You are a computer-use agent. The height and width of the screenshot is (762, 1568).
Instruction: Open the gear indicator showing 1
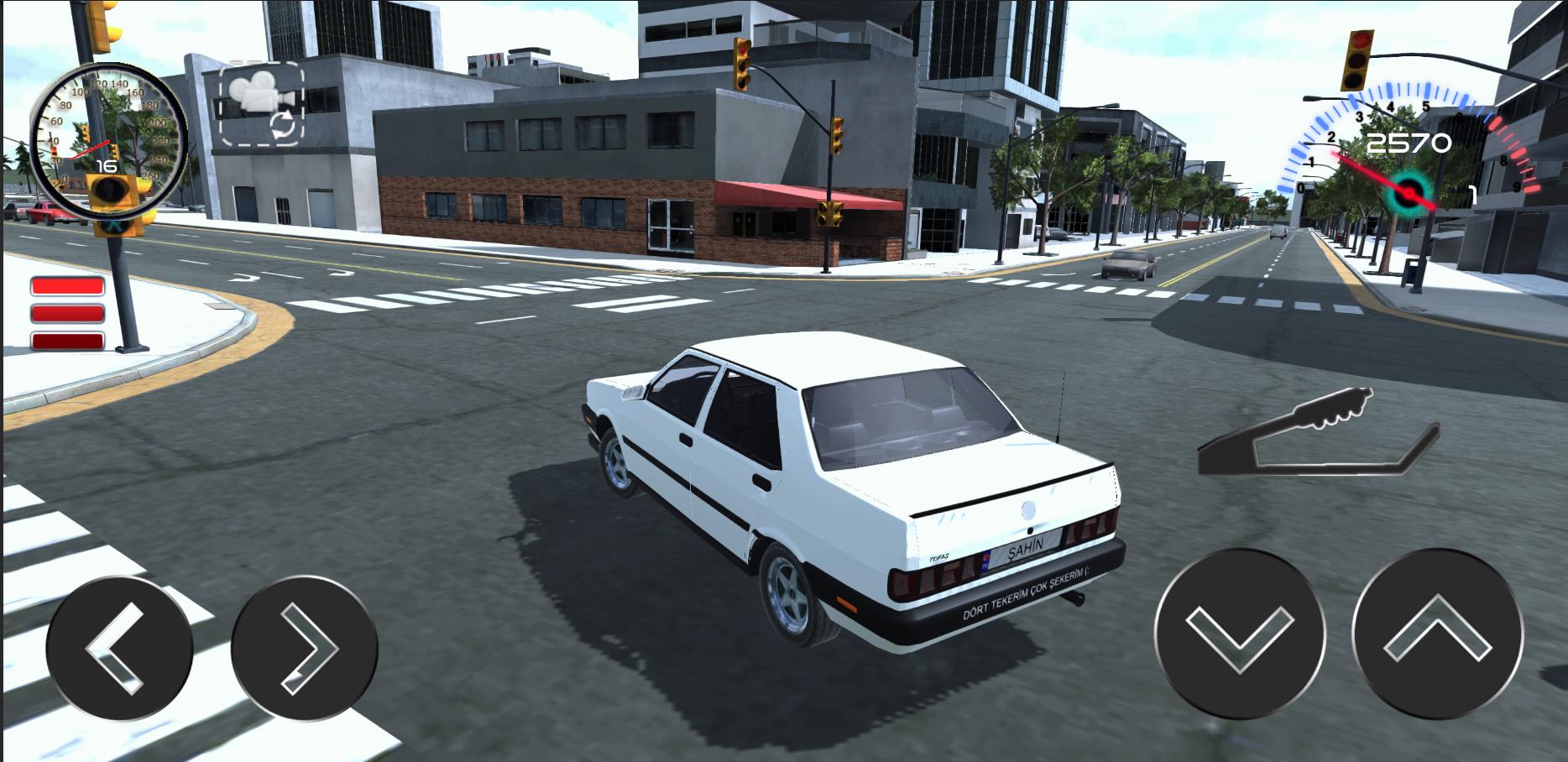[x=1472, y=195]
